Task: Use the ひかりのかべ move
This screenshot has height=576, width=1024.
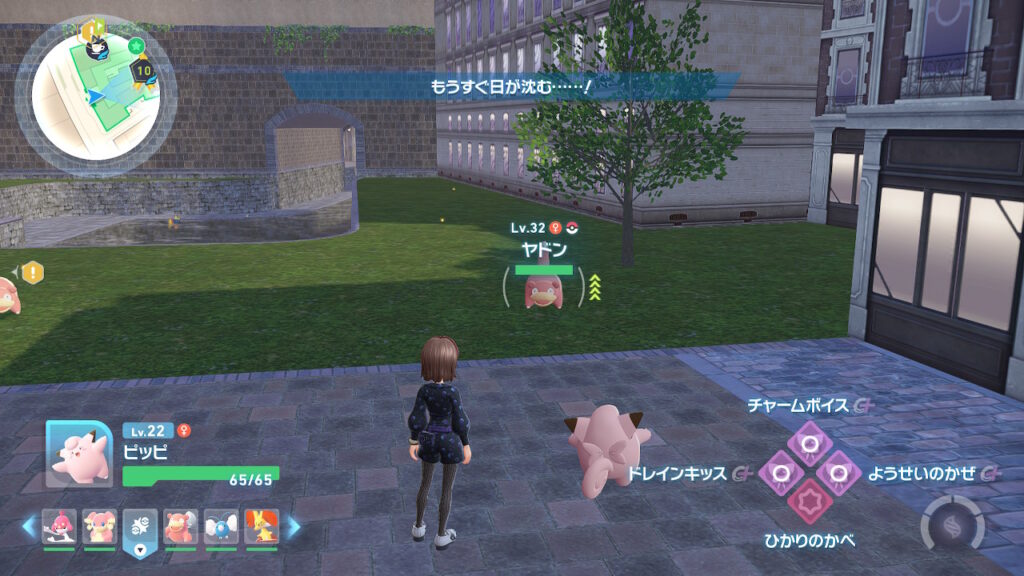Action: point(809,500)
